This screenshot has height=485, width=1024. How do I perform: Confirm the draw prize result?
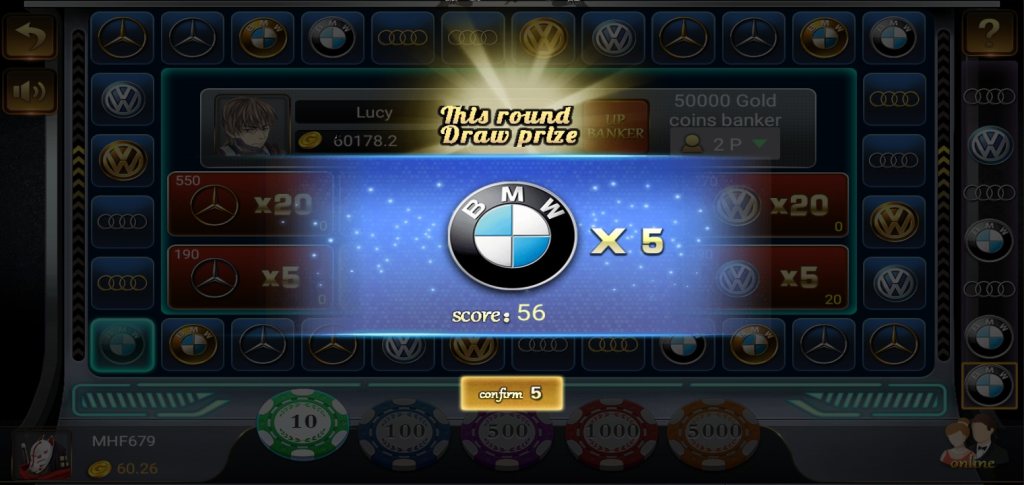pyautogui.click(x=511, y=393)
